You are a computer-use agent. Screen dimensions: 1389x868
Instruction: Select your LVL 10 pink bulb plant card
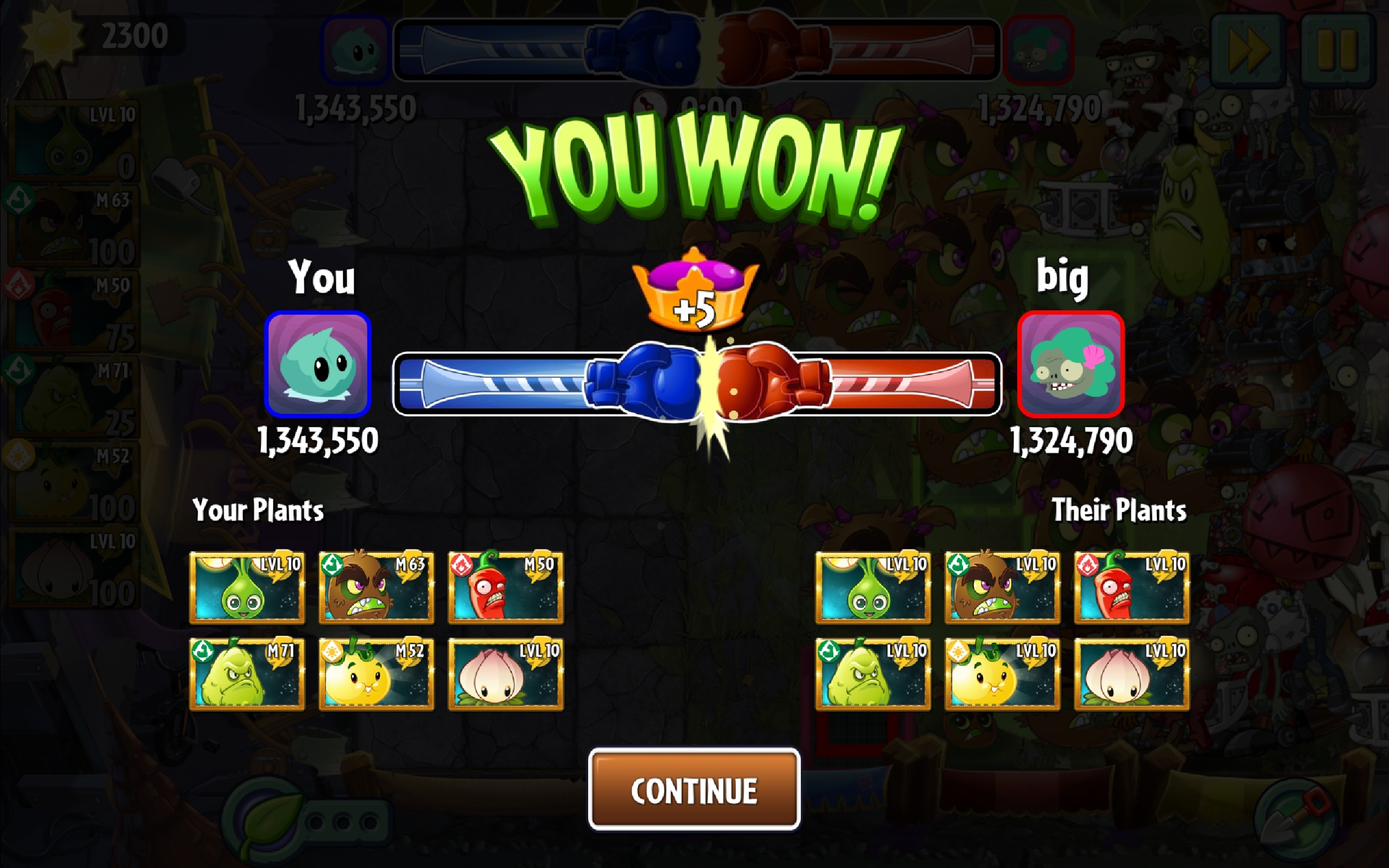pos(505,674)
